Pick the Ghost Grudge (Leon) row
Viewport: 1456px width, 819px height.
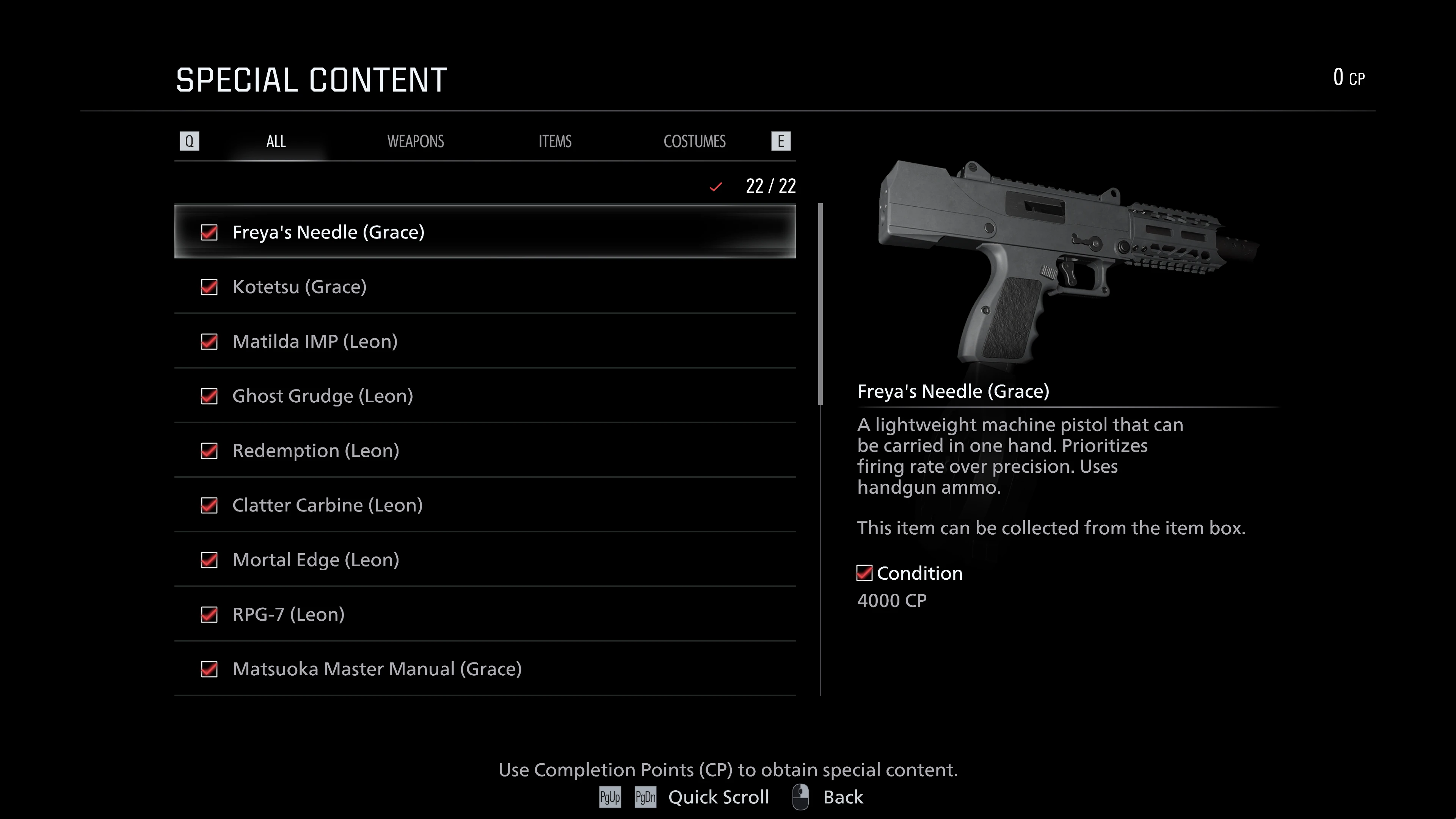[x=485, y=395]
